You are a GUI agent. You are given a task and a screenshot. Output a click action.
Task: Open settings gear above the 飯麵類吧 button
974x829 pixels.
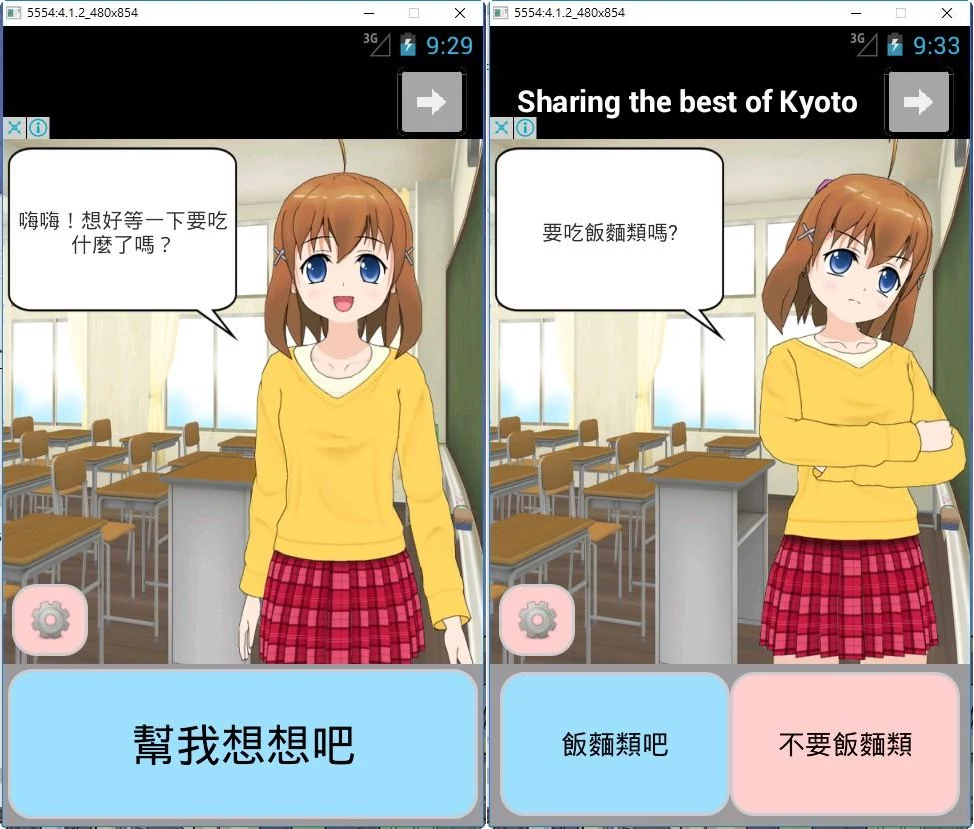537,620
